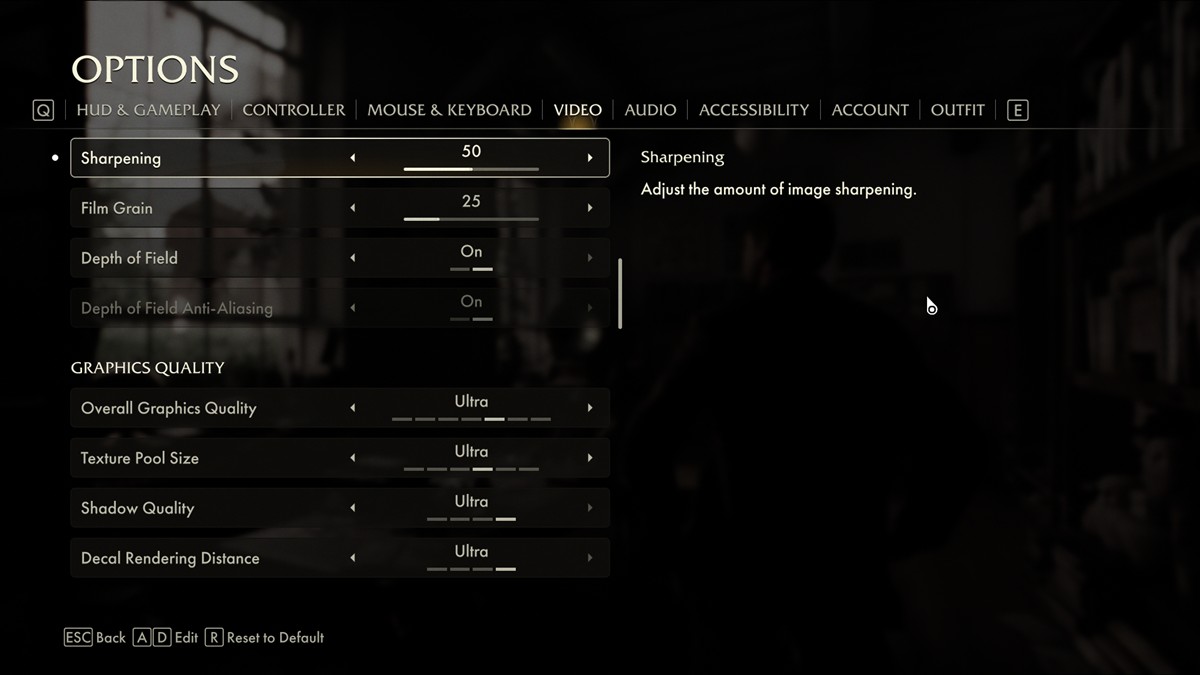Switch to the HUD & Gameplay tab
The width and height of the screenshot is (1200, 675).
click(148, 110)
